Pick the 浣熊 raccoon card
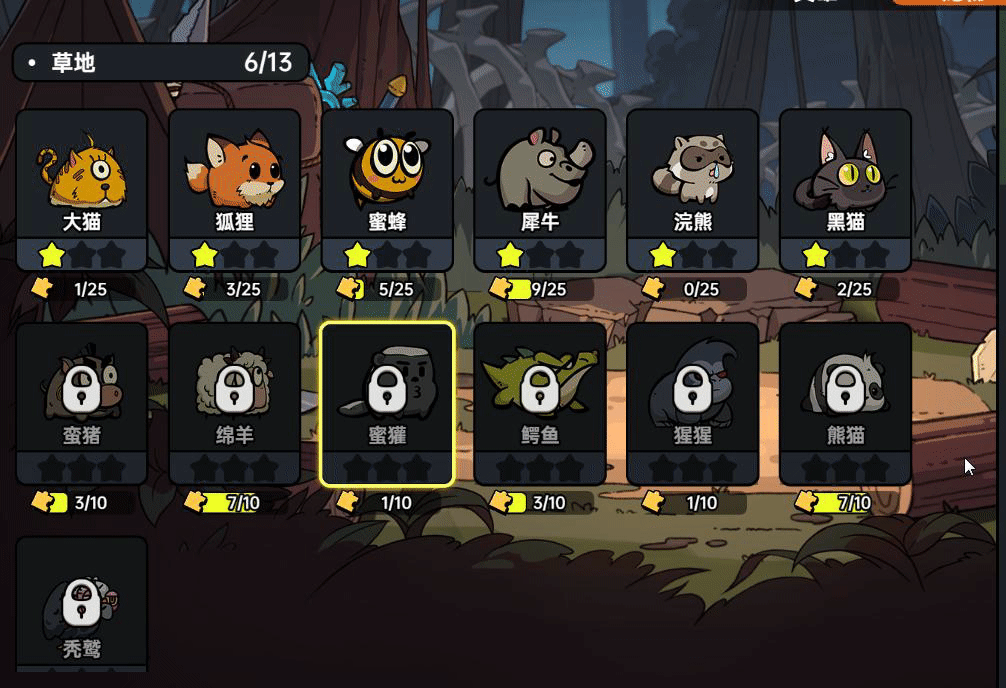This screenshot has height=688, width=1006. 692,189
